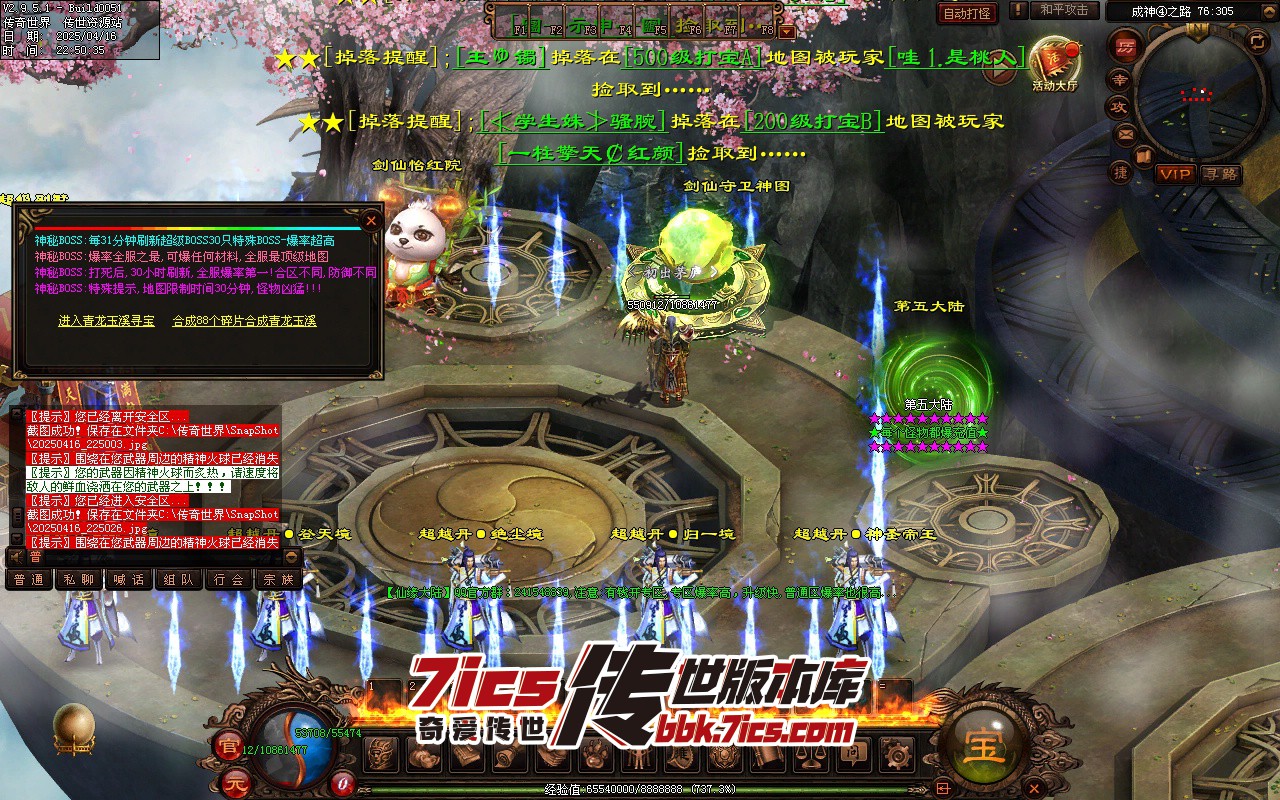Viewport: 1280px width, 800px height.
Task: Open the 活动大厅 event hall
Action: [1055, 60]
